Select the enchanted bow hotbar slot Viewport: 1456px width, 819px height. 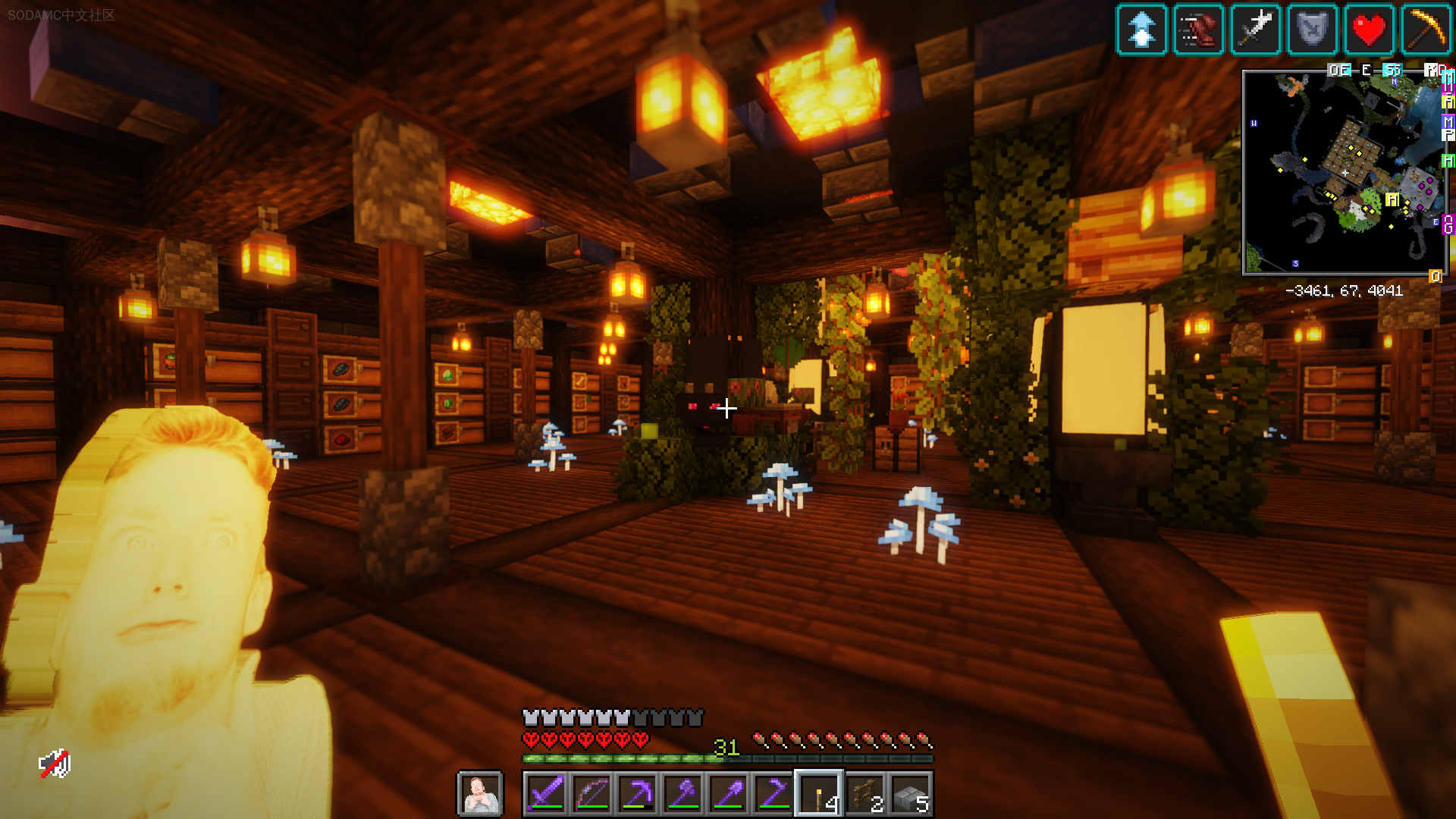[591, 794]
